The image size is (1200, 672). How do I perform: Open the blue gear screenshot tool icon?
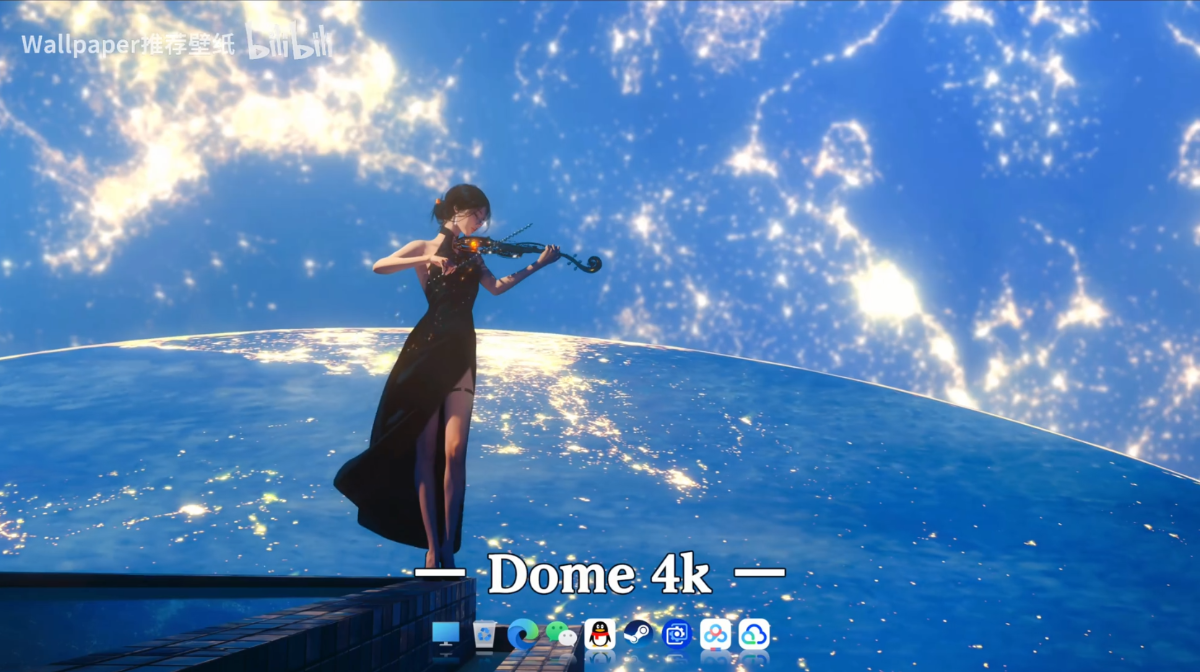point(677,634)
